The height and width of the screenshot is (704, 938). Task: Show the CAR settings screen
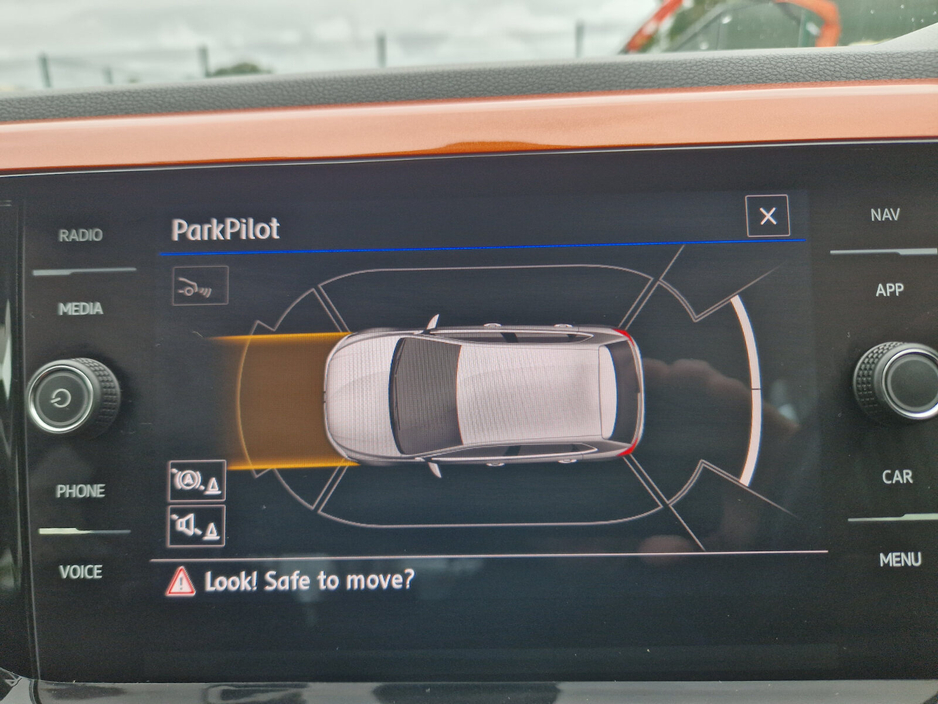point(896,477)
